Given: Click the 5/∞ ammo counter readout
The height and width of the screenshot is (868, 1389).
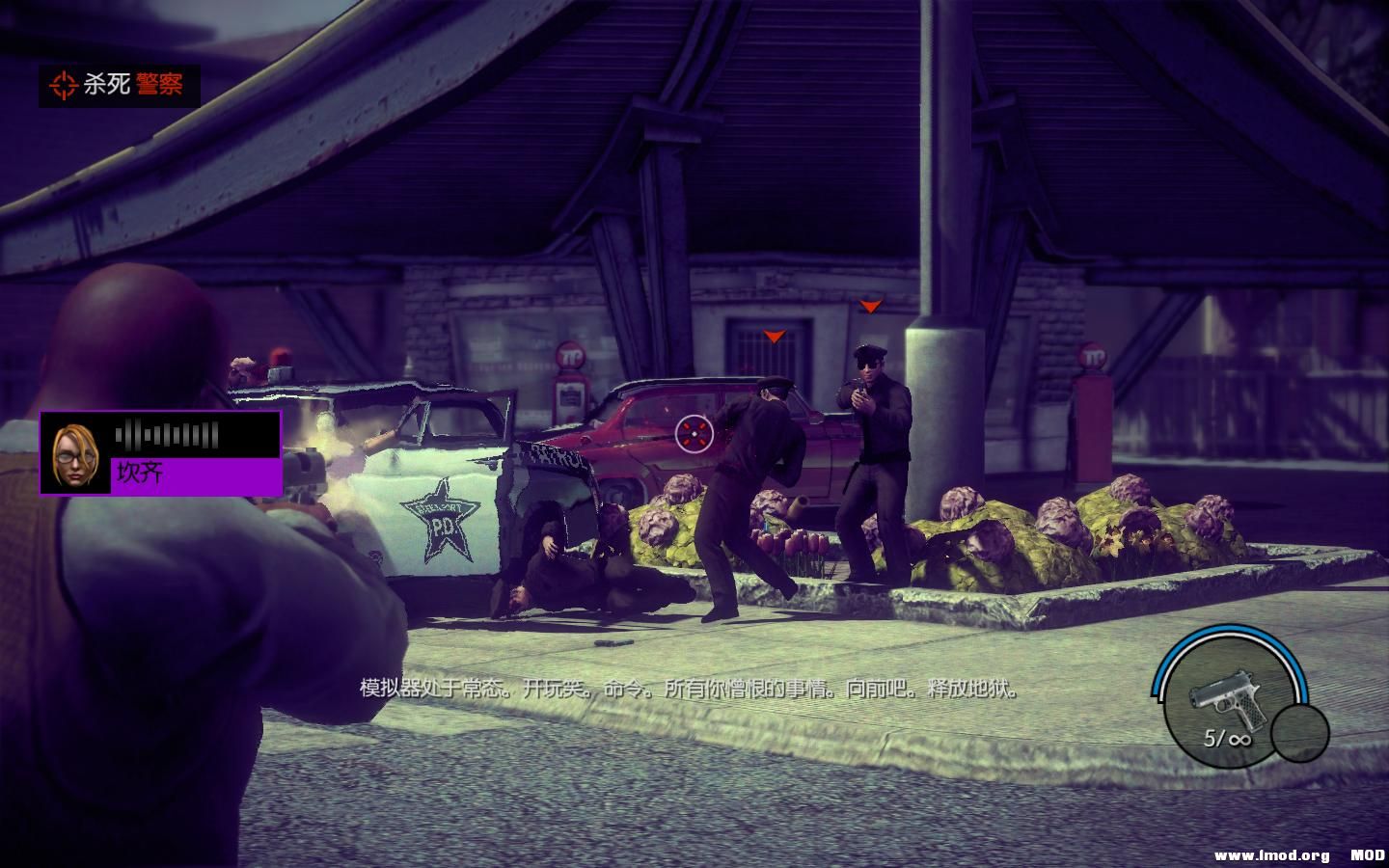Looking at the screenshot, I should pos(1227,738).
